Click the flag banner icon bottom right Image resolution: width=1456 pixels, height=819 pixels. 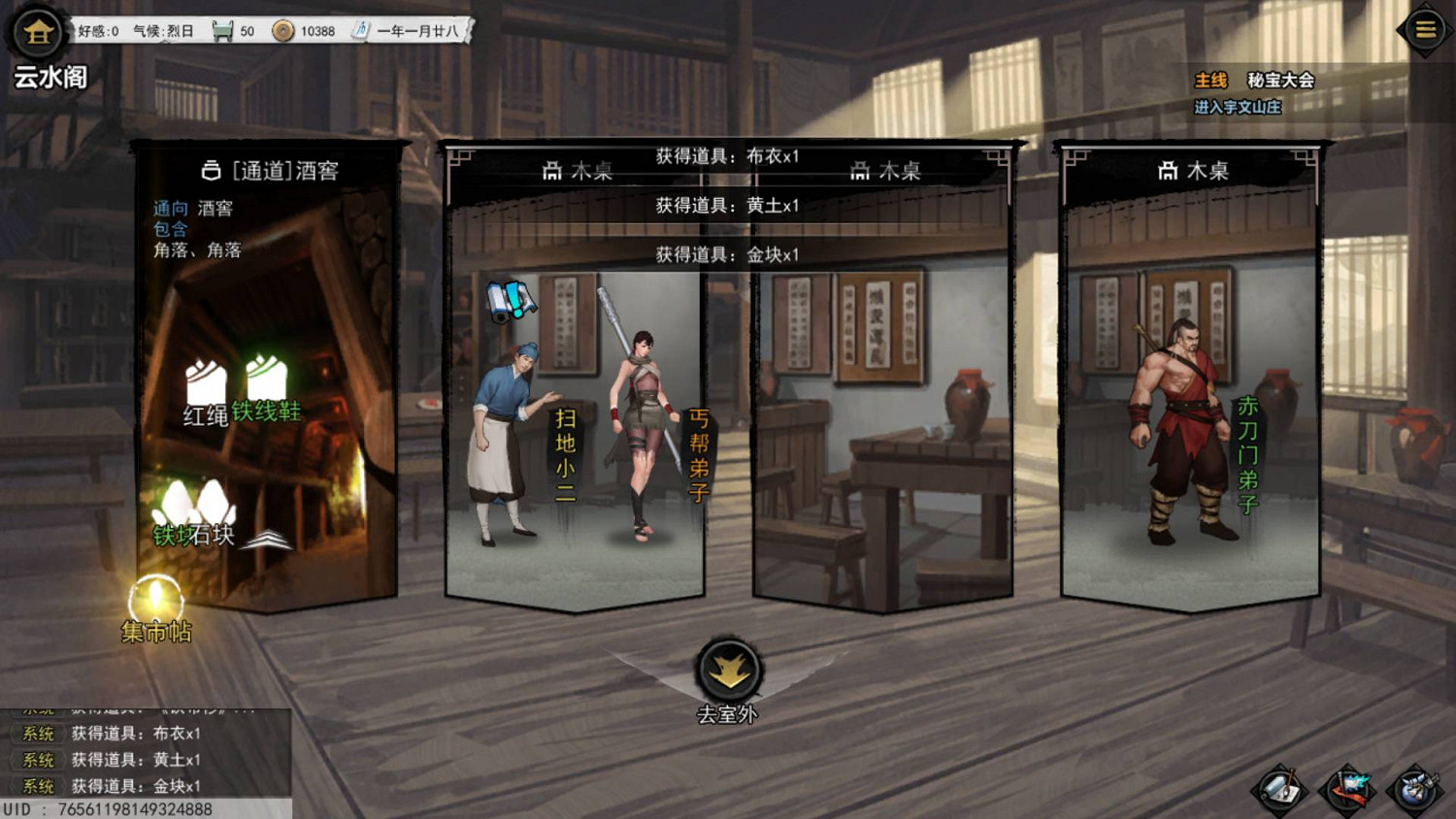[1350, 788]
